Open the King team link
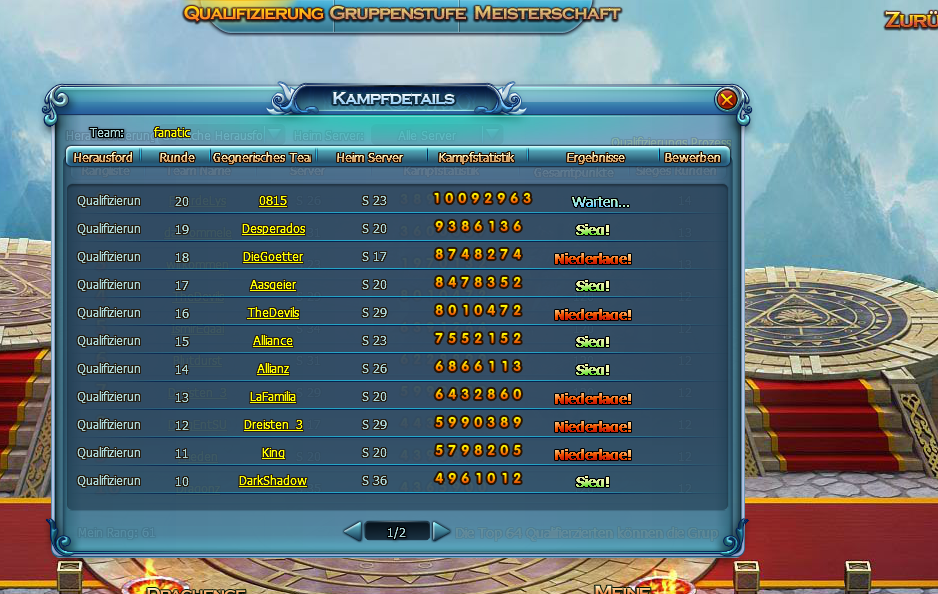Image resolution: width=938 pixels, height=594 pixels. coord(273,453)
